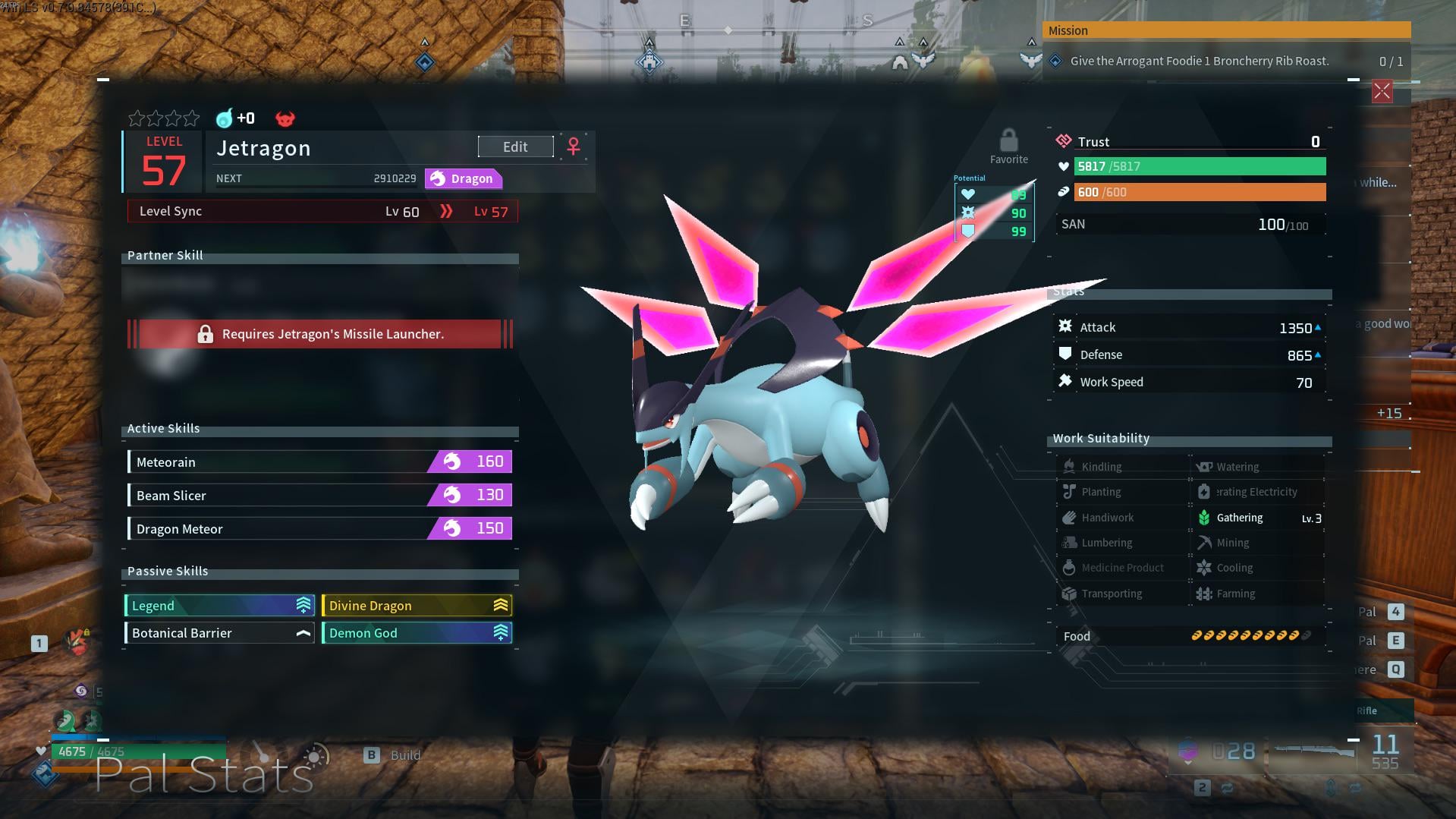
Task: Click the Level Sync row
Action: (x=322, y=211)
